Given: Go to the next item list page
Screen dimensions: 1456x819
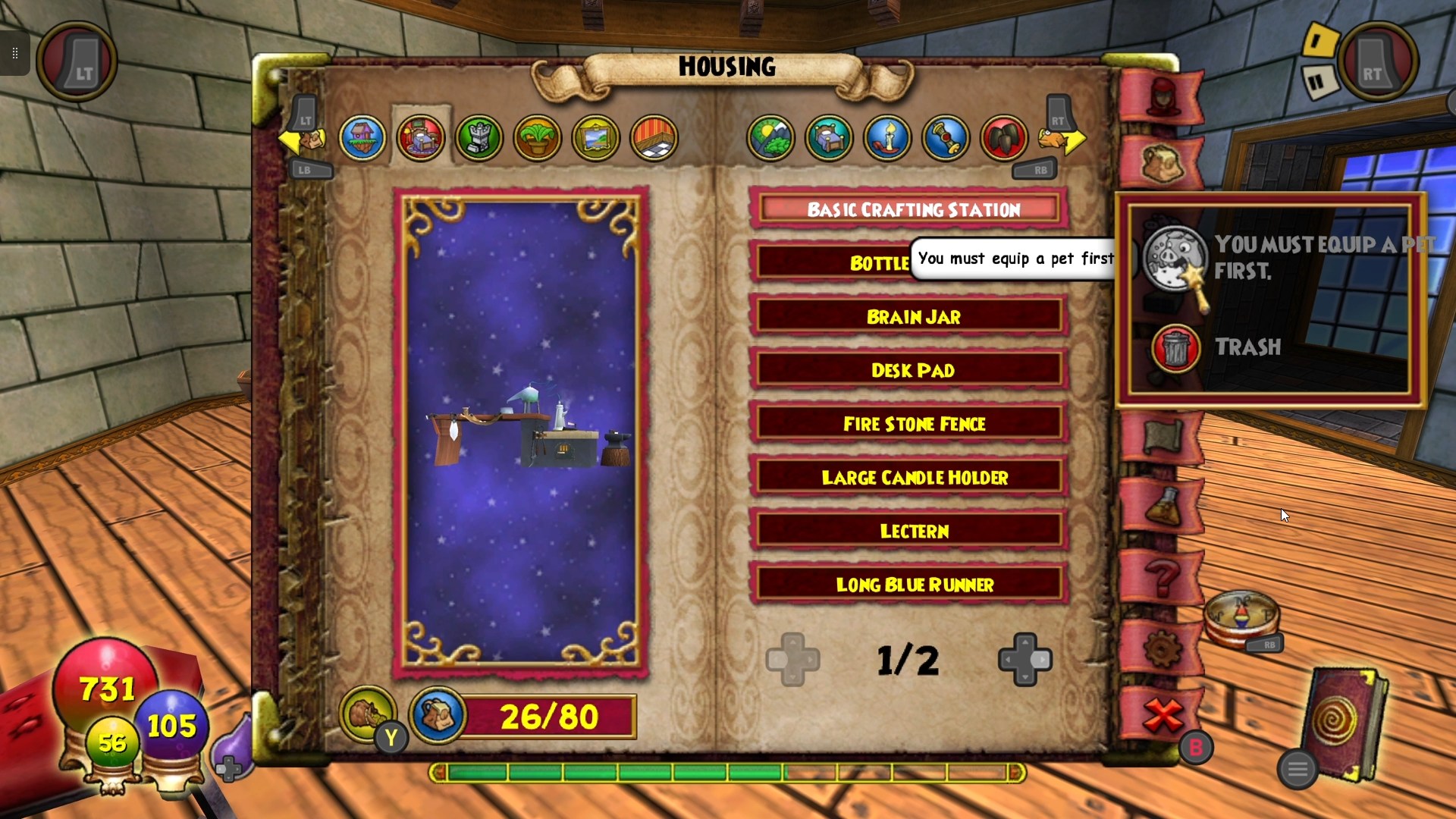Looking at the screenshot, I should click(1025, 660).
